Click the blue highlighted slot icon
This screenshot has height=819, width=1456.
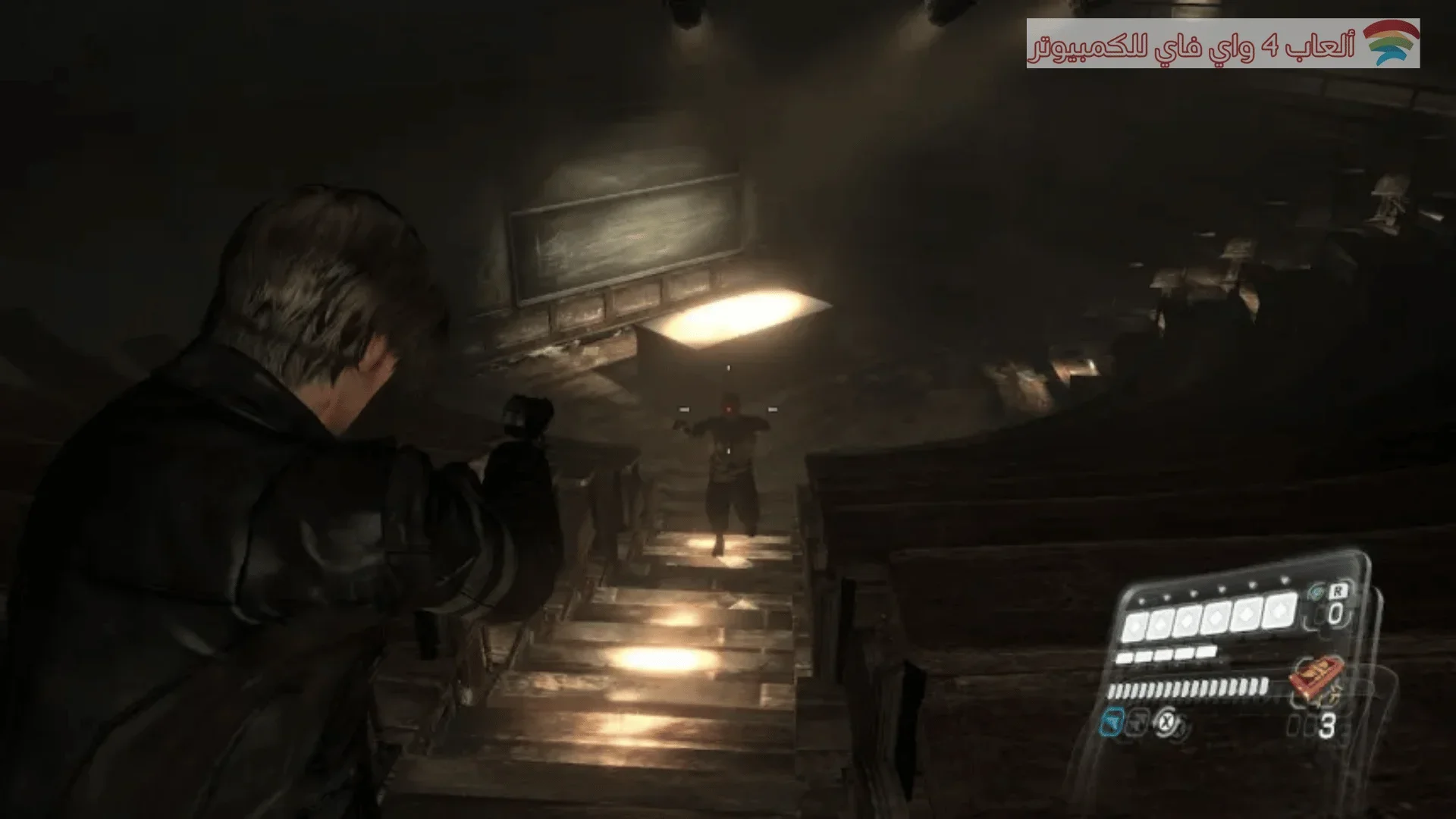[1112, 722]
